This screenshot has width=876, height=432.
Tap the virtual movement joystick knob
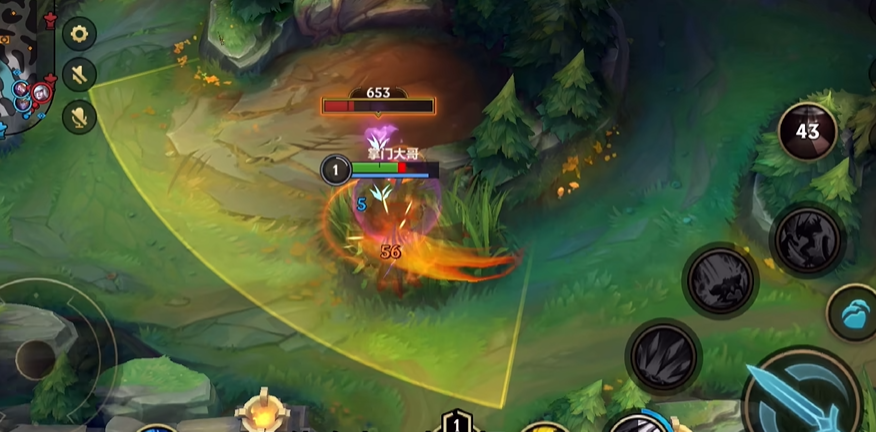pyautogui.click(x=36, y=359)
